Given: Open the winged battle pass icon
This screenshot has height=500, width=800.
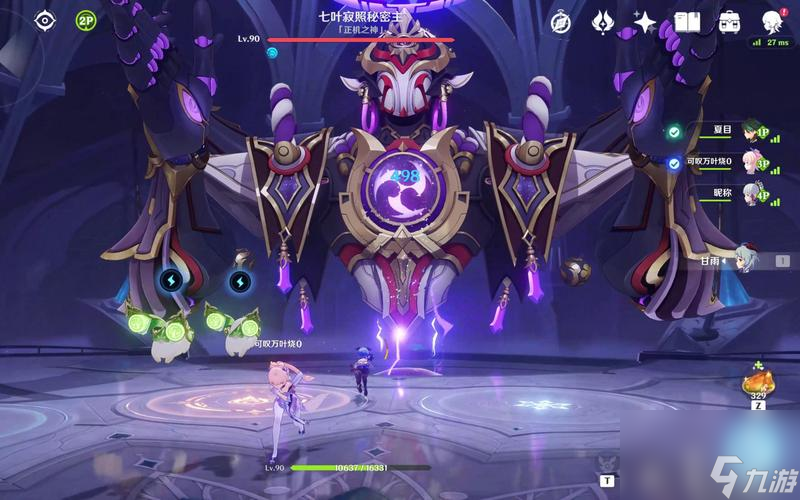Looking at the screenshot, I should [x=603, y=21].
